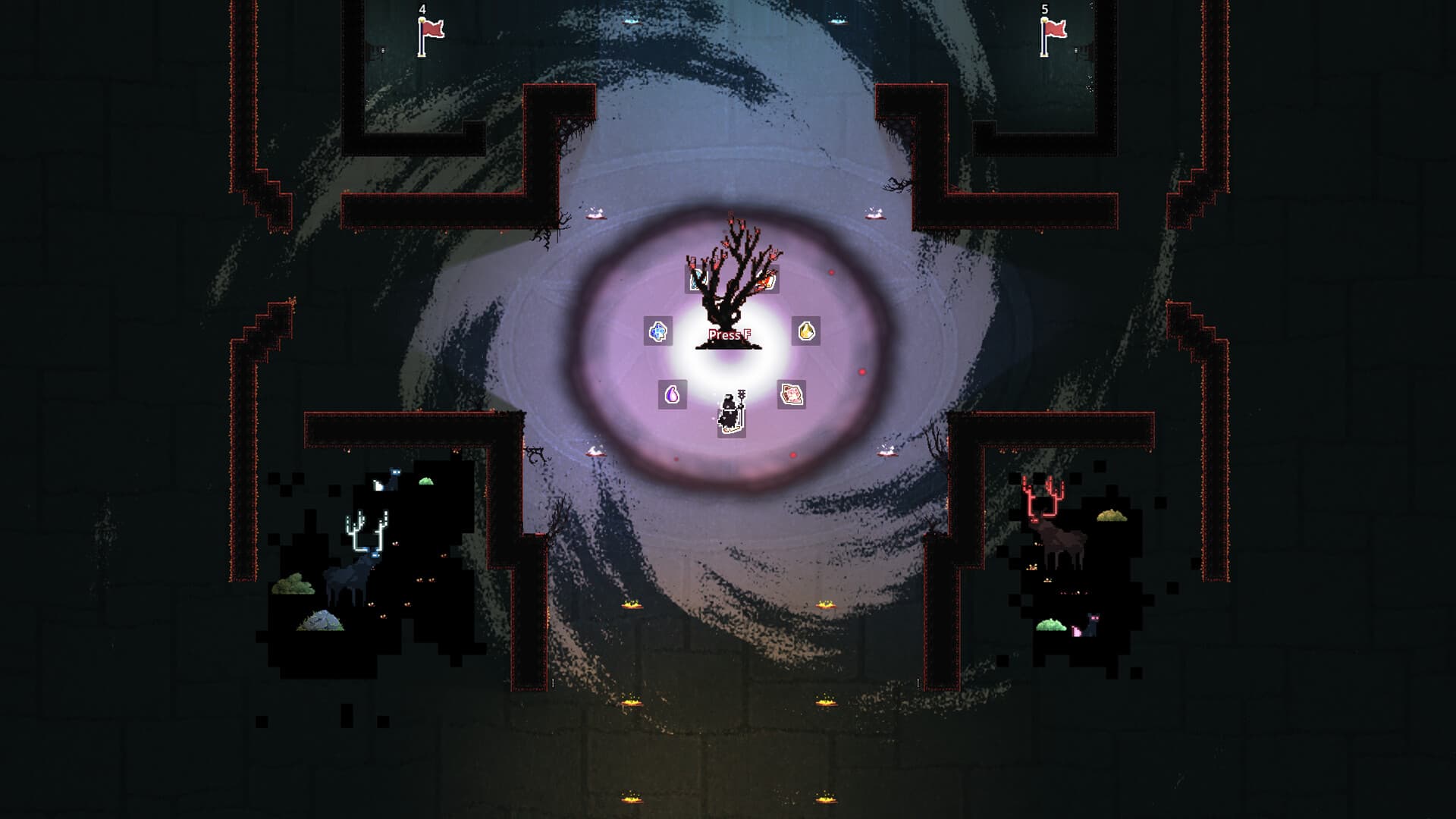Viewport: 1456px width, 819px height.
Task: Click the item slot above the gold nugget
Action: click(x=766, y=281)
